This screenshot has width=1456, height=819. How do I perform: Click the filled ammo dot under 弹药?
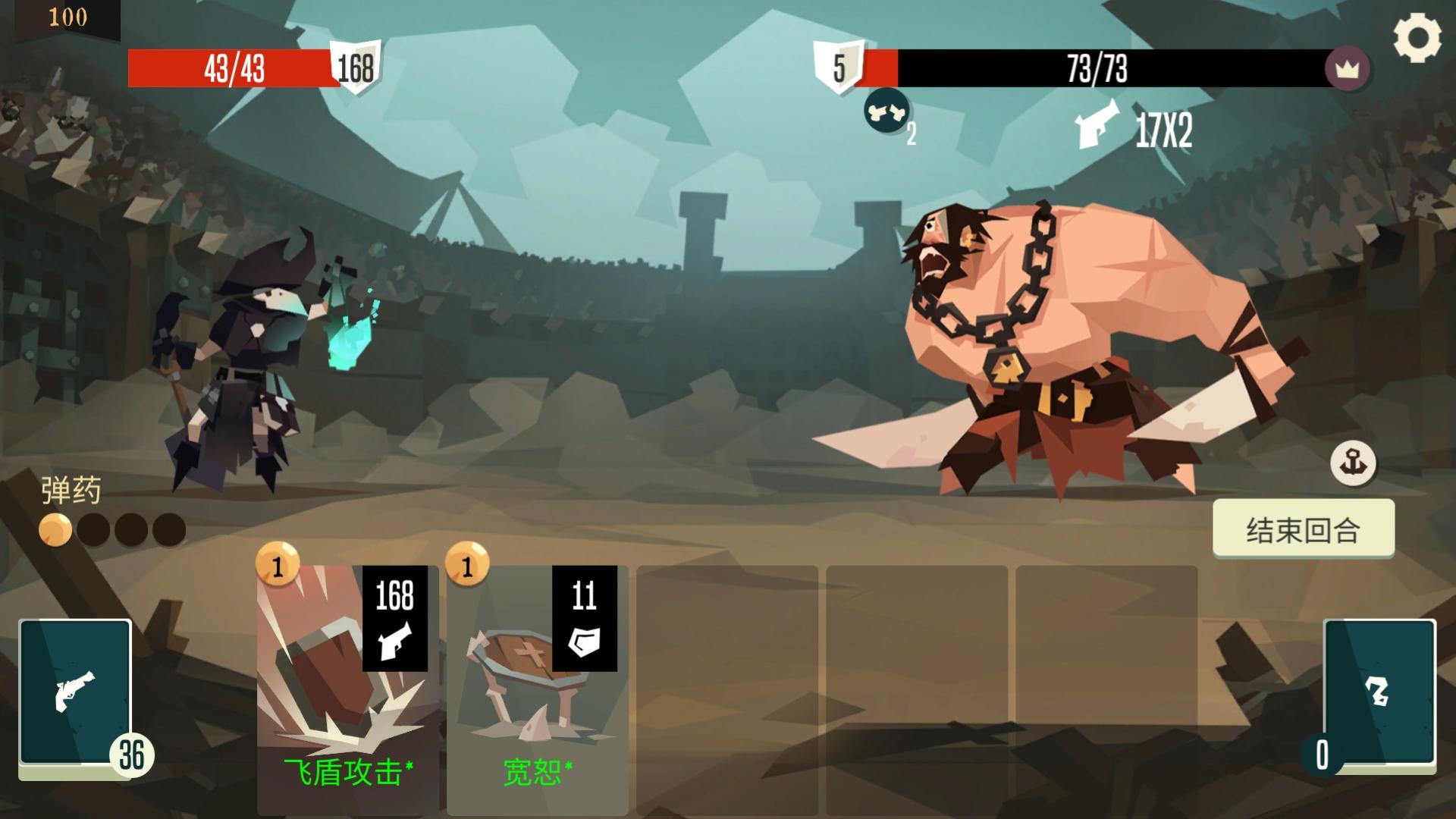coord(54,529)
